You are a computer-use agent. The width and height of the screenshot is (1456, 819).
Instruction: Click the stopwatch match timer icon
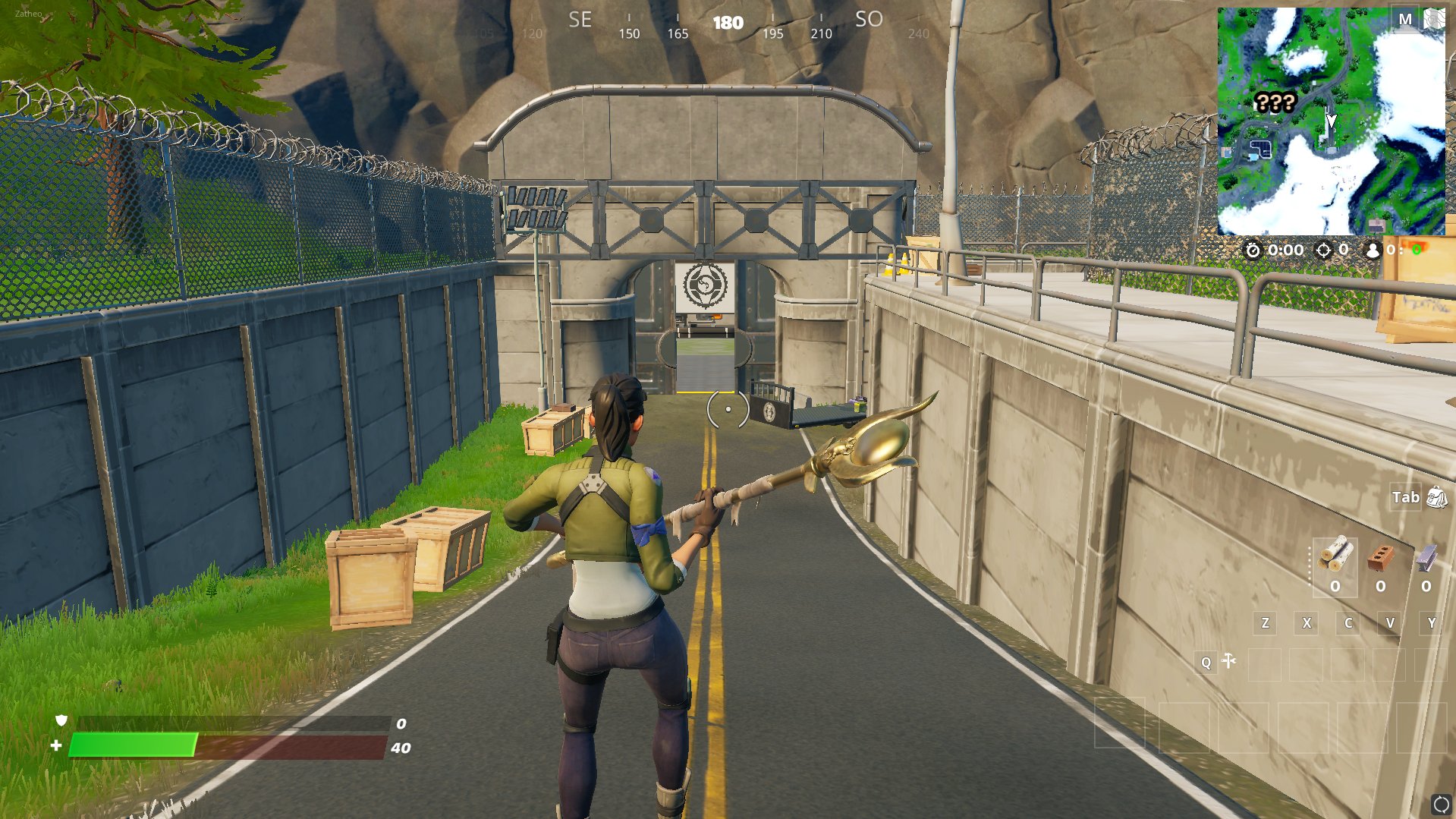click(1253, 250)
